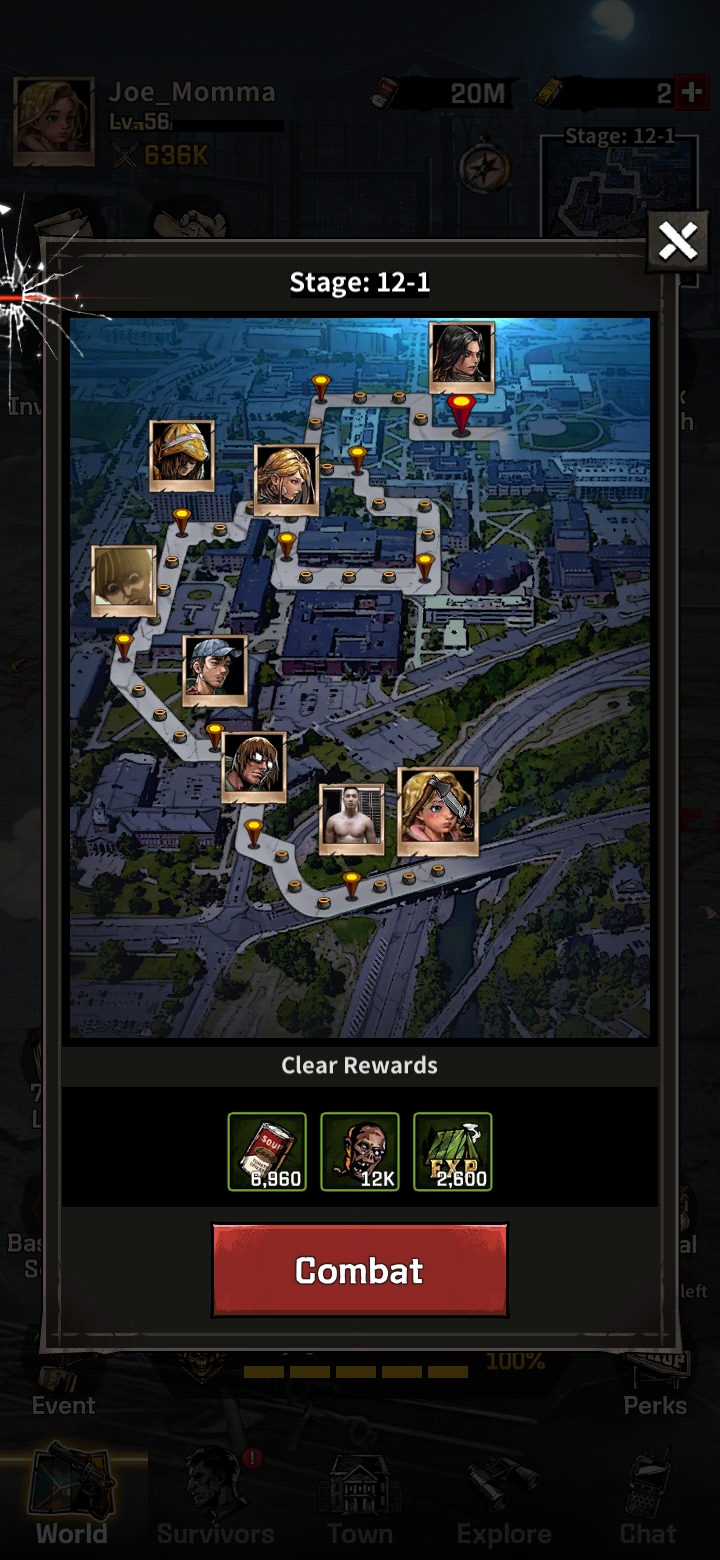Select the blonde girl with knife portrait
Image resolution: width=720 pixels, height=1560 pixels.
[x=438, y=811]
